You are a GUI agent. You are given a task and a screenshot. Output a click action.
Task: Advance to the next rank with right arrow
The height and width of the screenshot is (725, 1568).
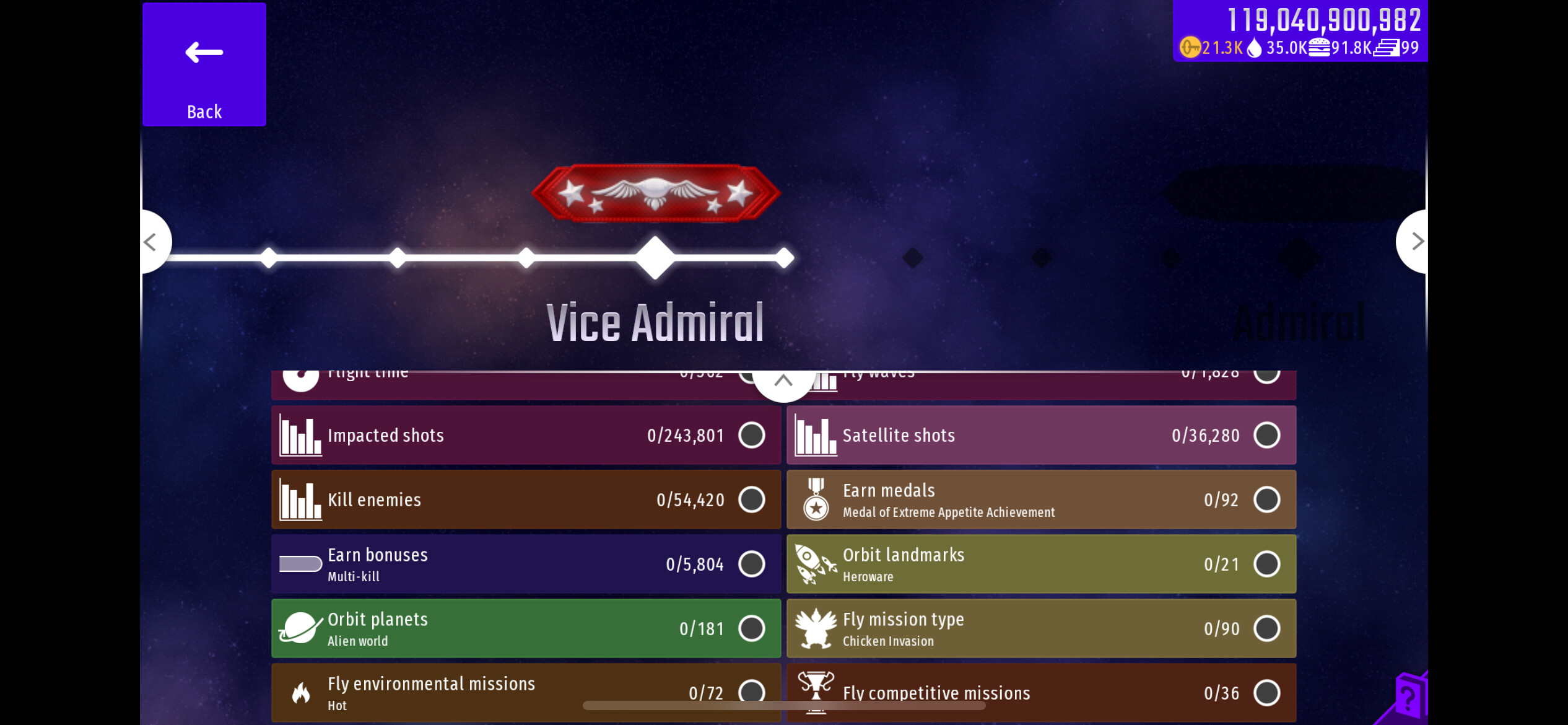coord(1416,242)
